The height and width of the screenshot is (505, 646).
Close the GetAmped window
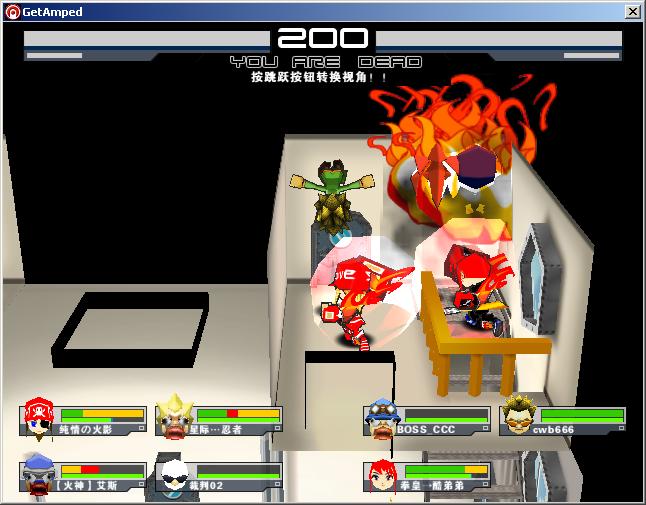coord(632,11)
